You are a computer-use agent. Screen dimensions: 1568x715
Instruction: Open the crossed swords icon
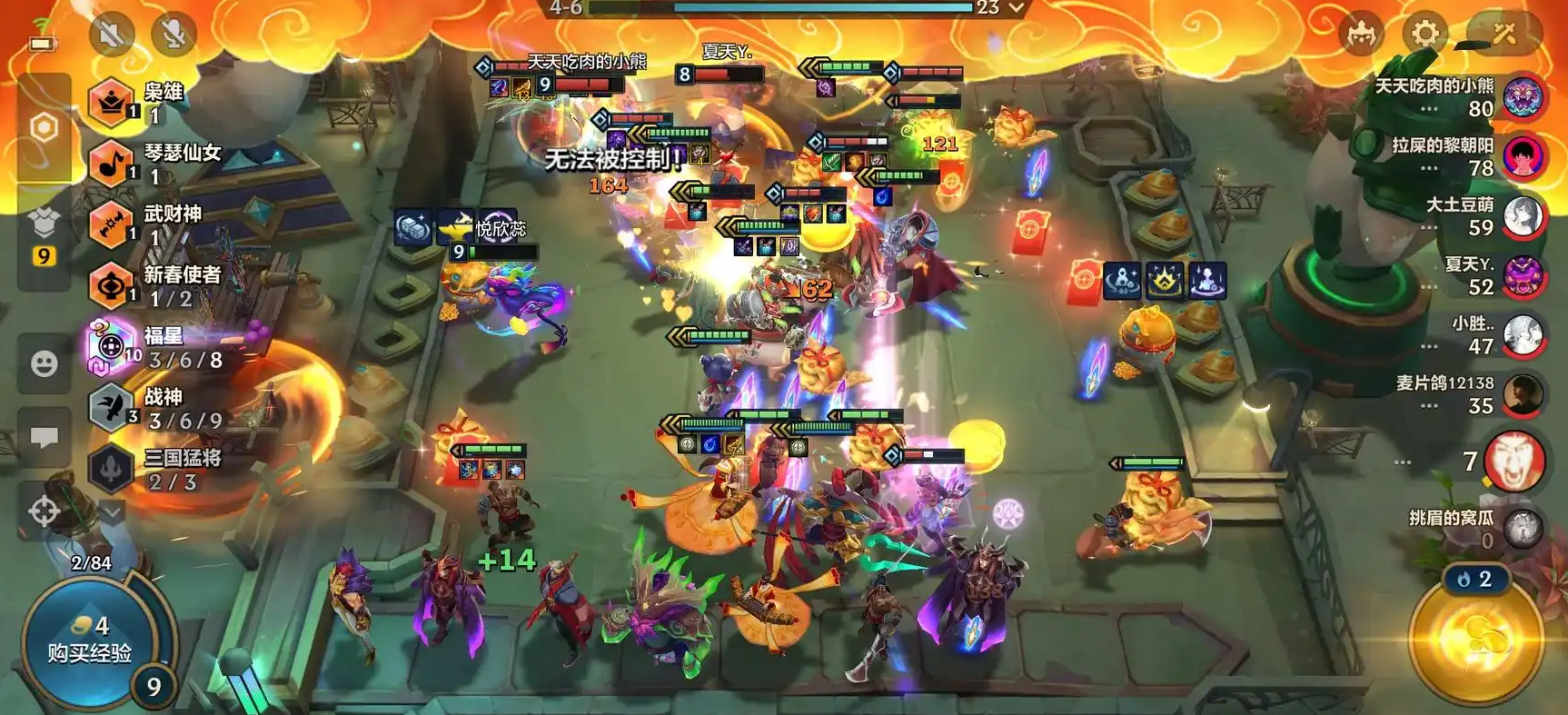(x=1504, y=35)
